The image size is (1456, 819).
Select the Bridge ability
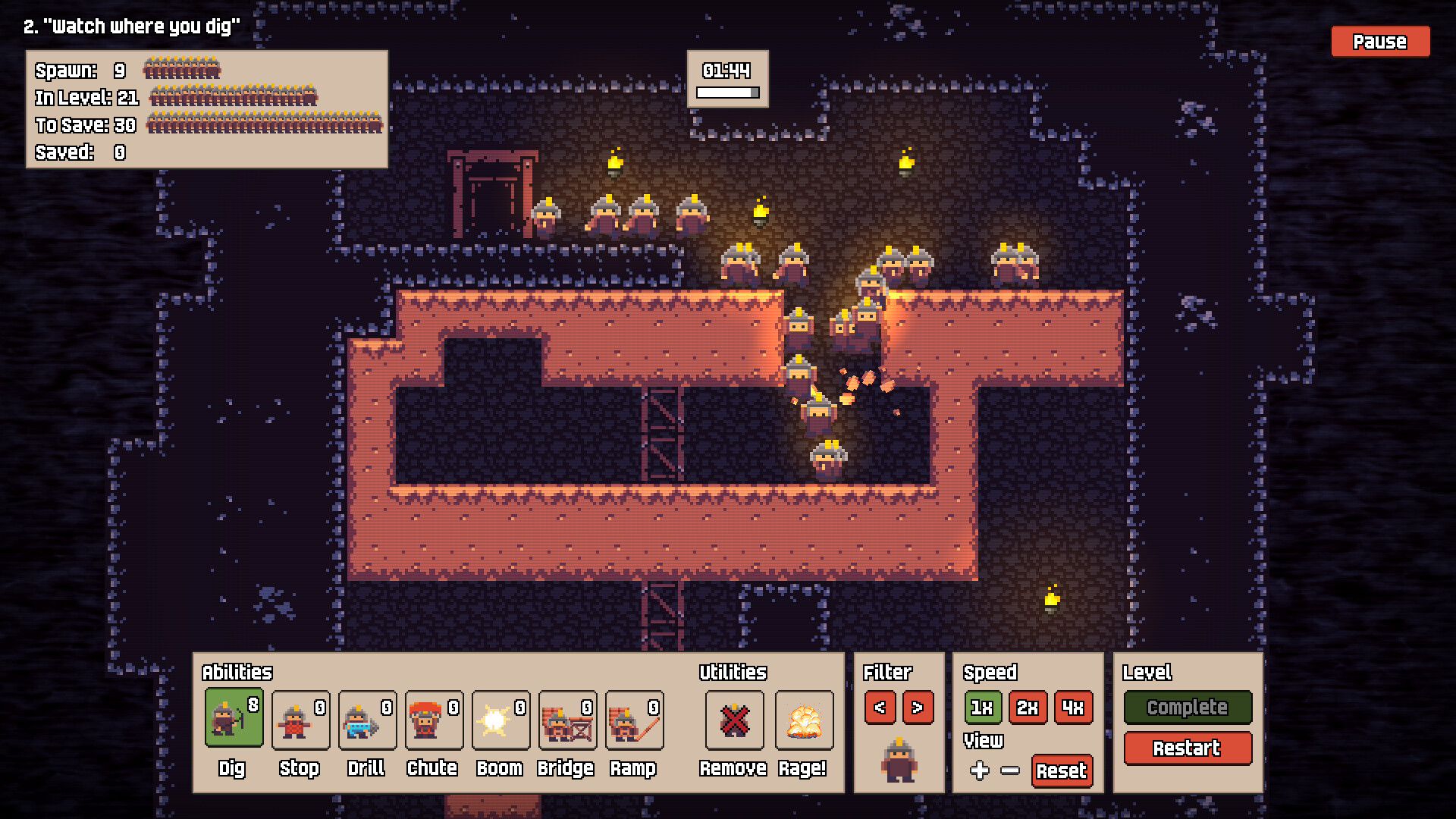coord(567,719)
